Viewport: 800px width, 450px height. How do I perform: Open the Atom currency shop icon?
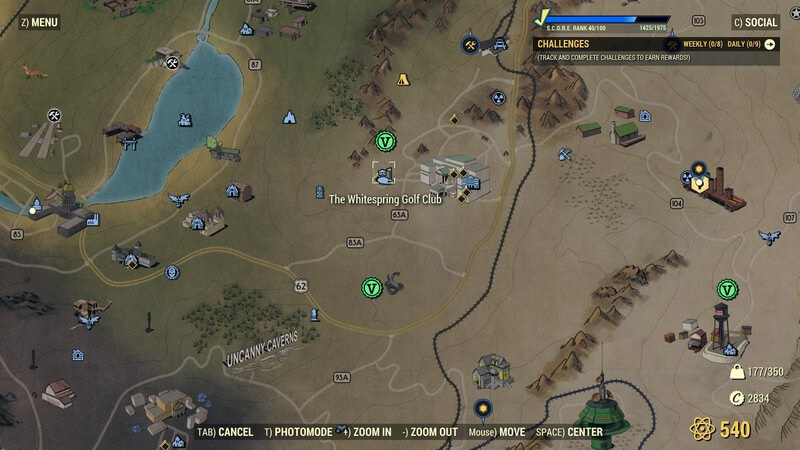(x=702, y=430)
